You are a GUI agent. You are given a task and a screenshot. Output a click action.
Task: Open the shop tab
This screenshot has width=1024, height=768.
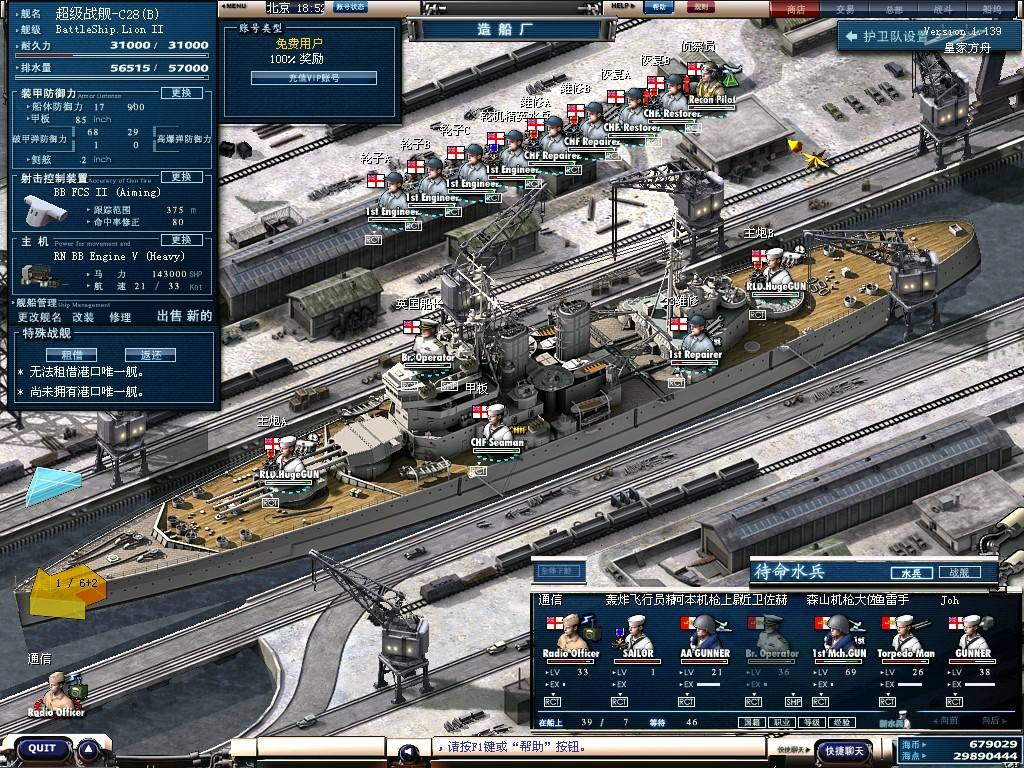[x=796, y=9]
